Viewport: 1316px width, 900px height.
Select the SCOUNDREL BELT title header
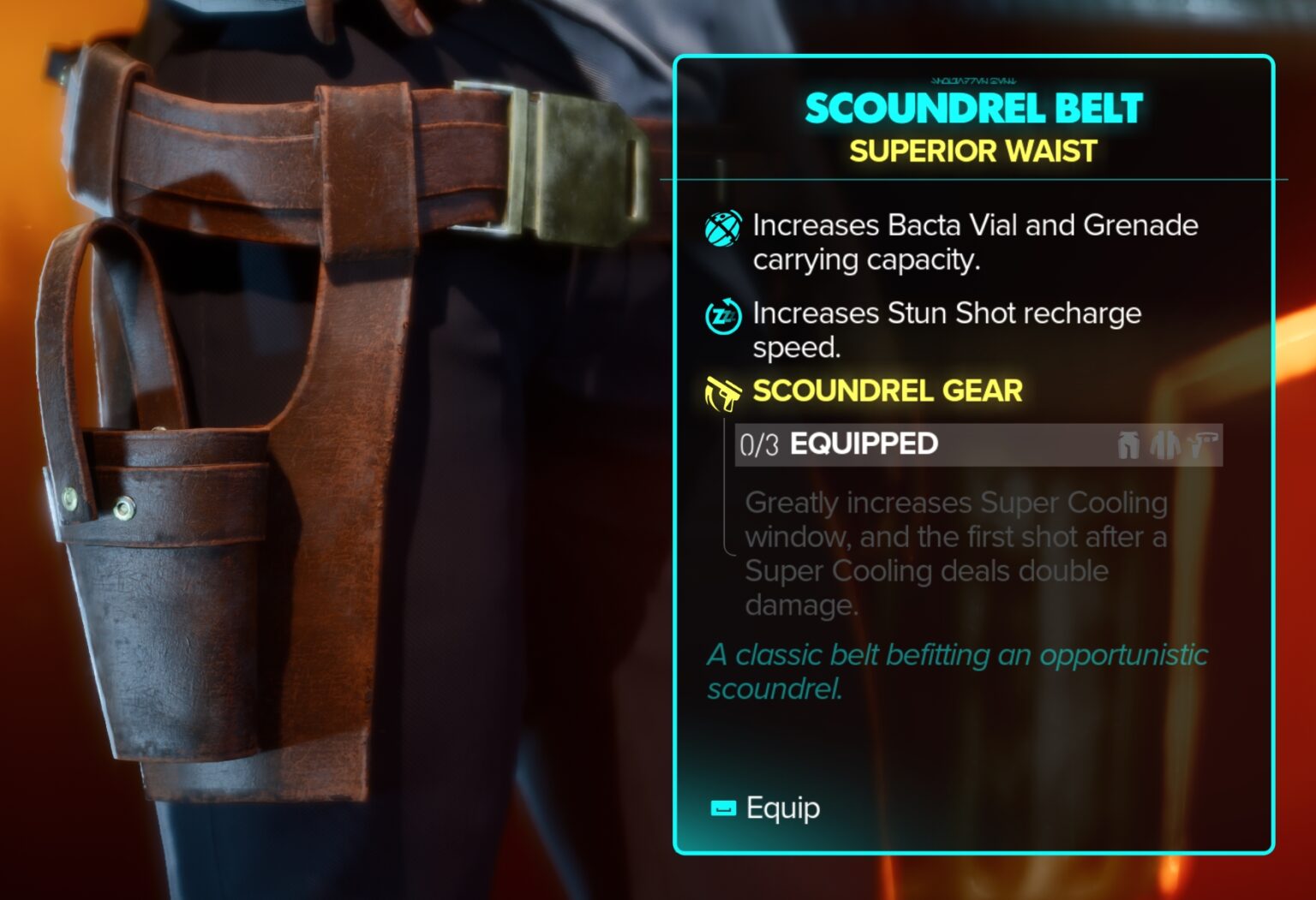(972, 107)
